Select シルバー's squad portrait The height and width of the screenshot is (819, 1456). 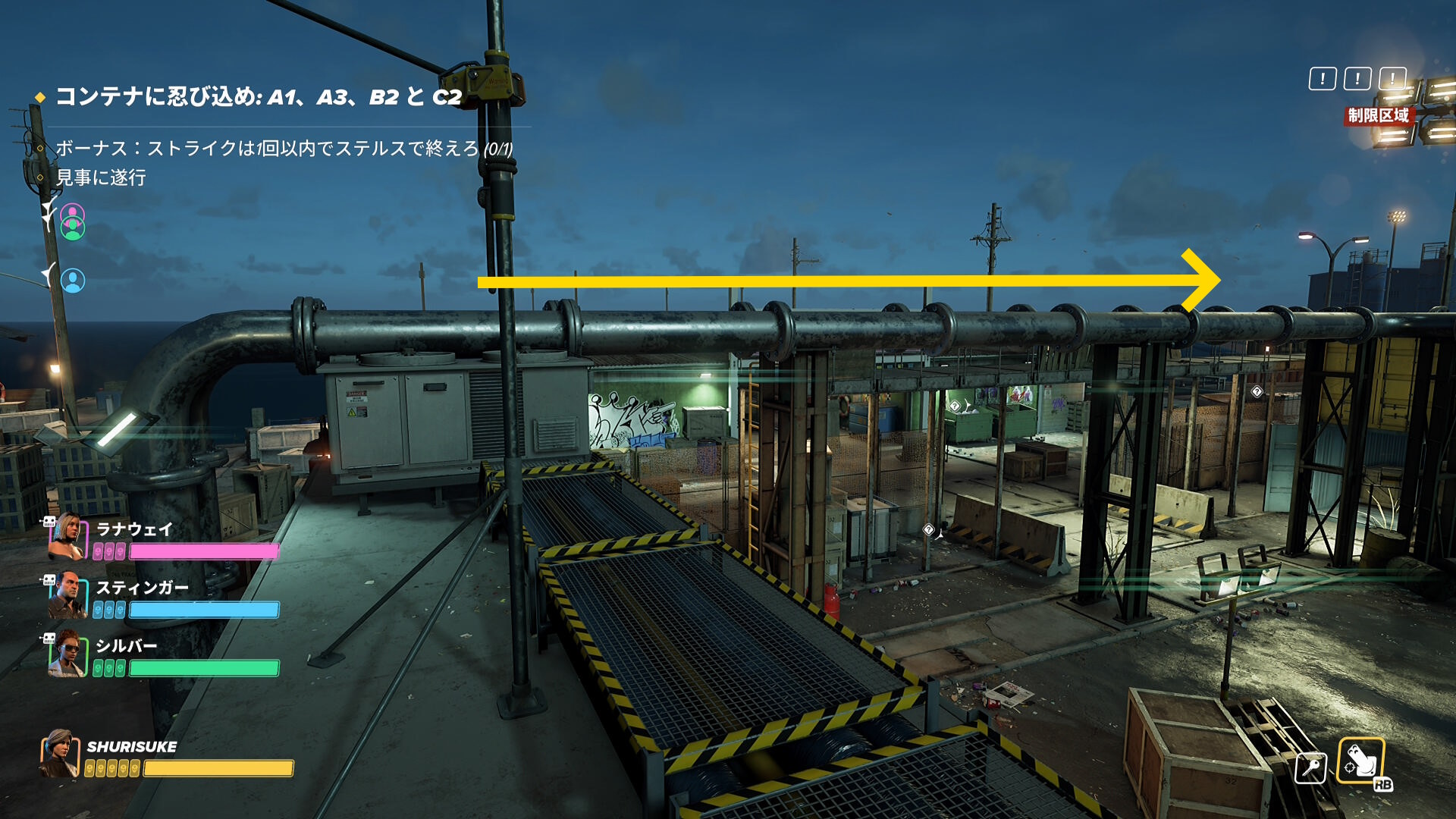click(67, 653)
